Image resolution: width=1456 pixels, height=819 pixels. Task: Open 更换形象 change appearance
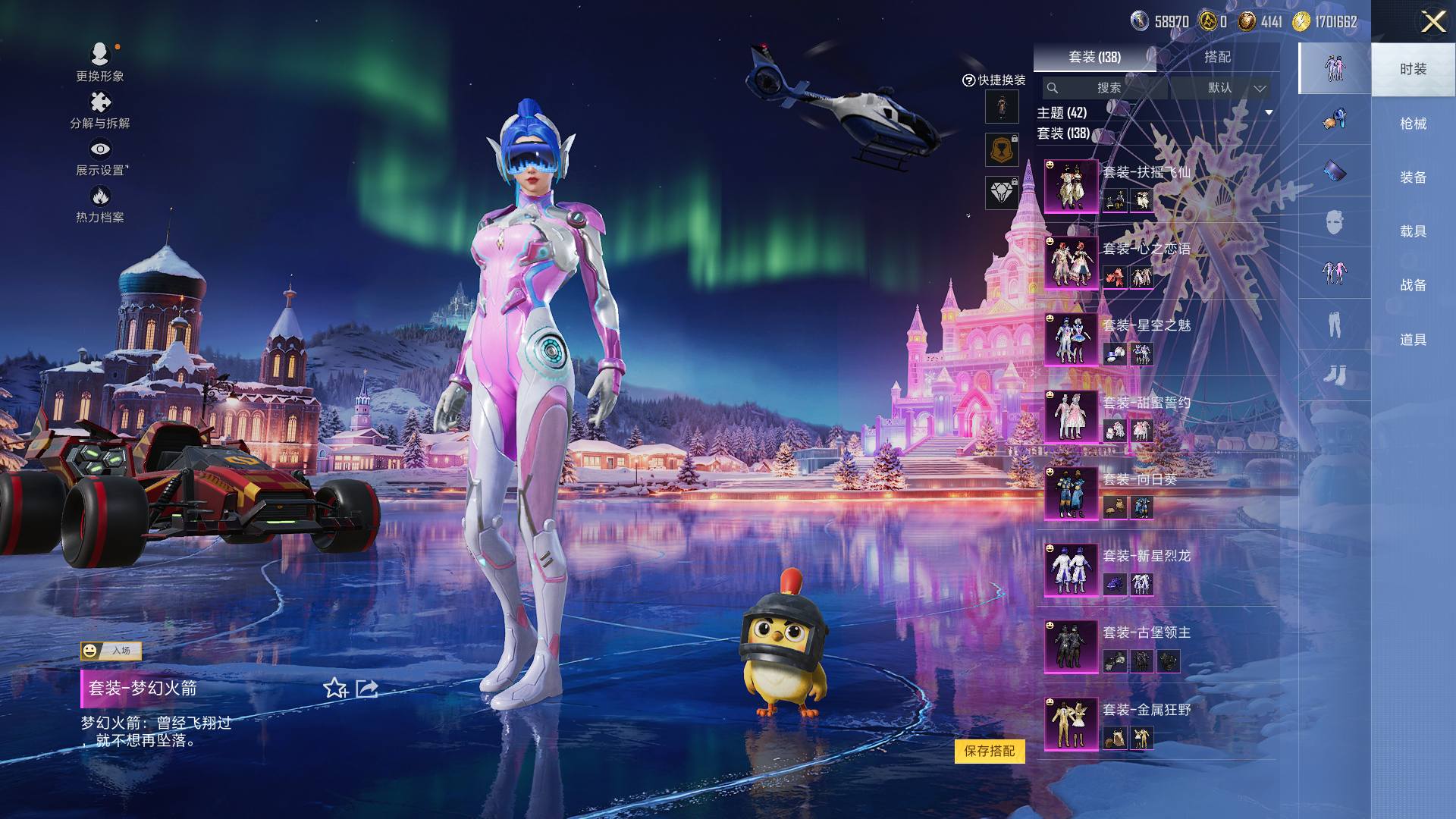[100, 62]
